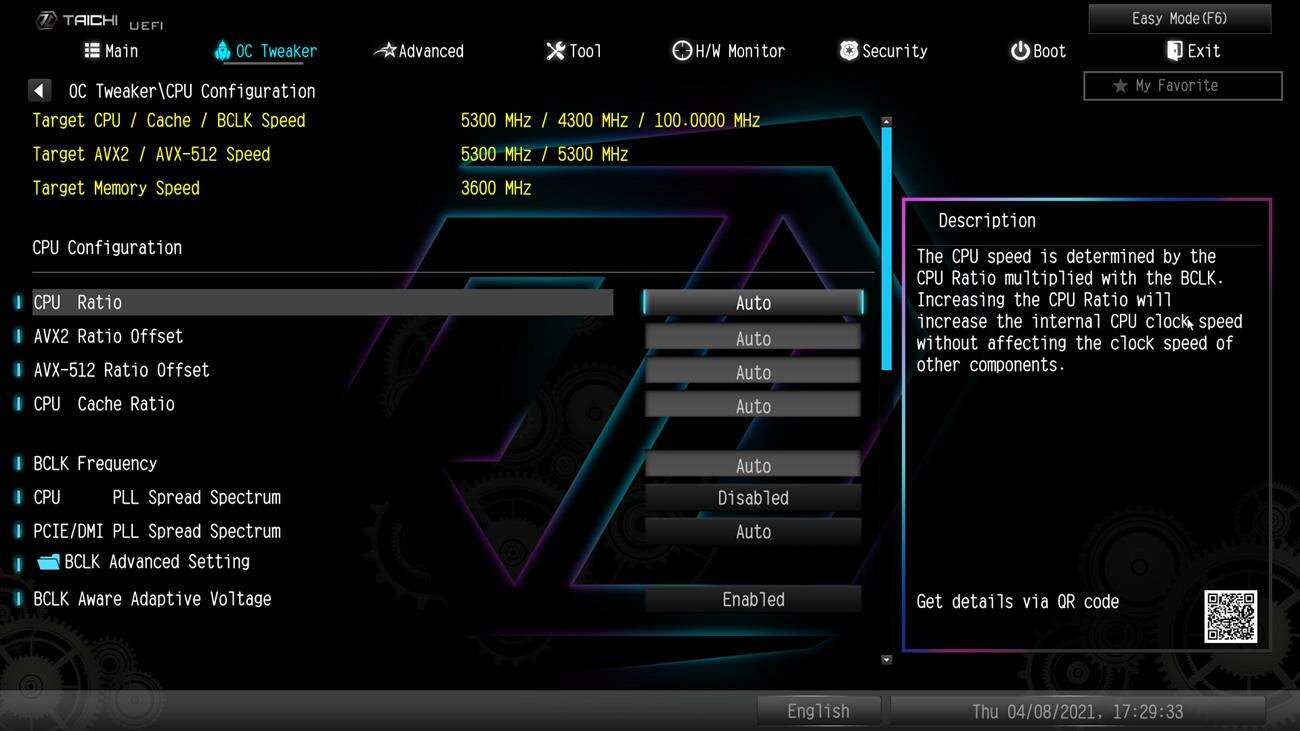Expand the BCLK Frequency options

[753, 464]
